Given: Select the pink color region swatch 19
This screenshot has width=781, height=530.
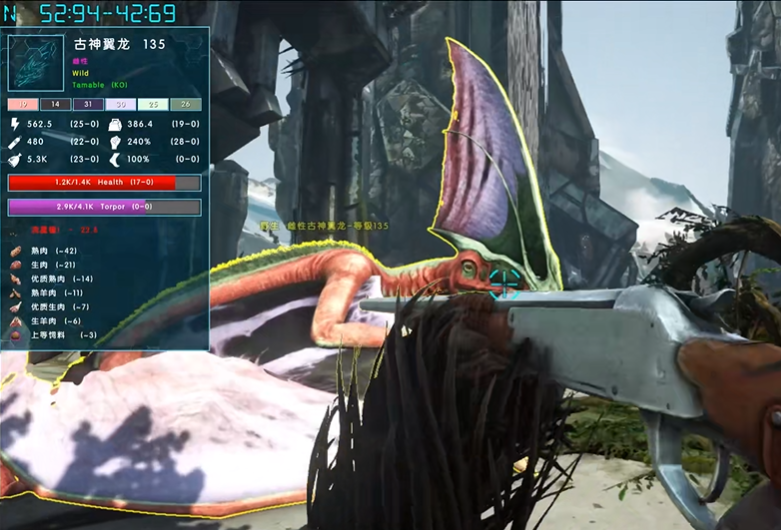Looking at the screenshot, I should pyautogui.click(x=23, y=104).
